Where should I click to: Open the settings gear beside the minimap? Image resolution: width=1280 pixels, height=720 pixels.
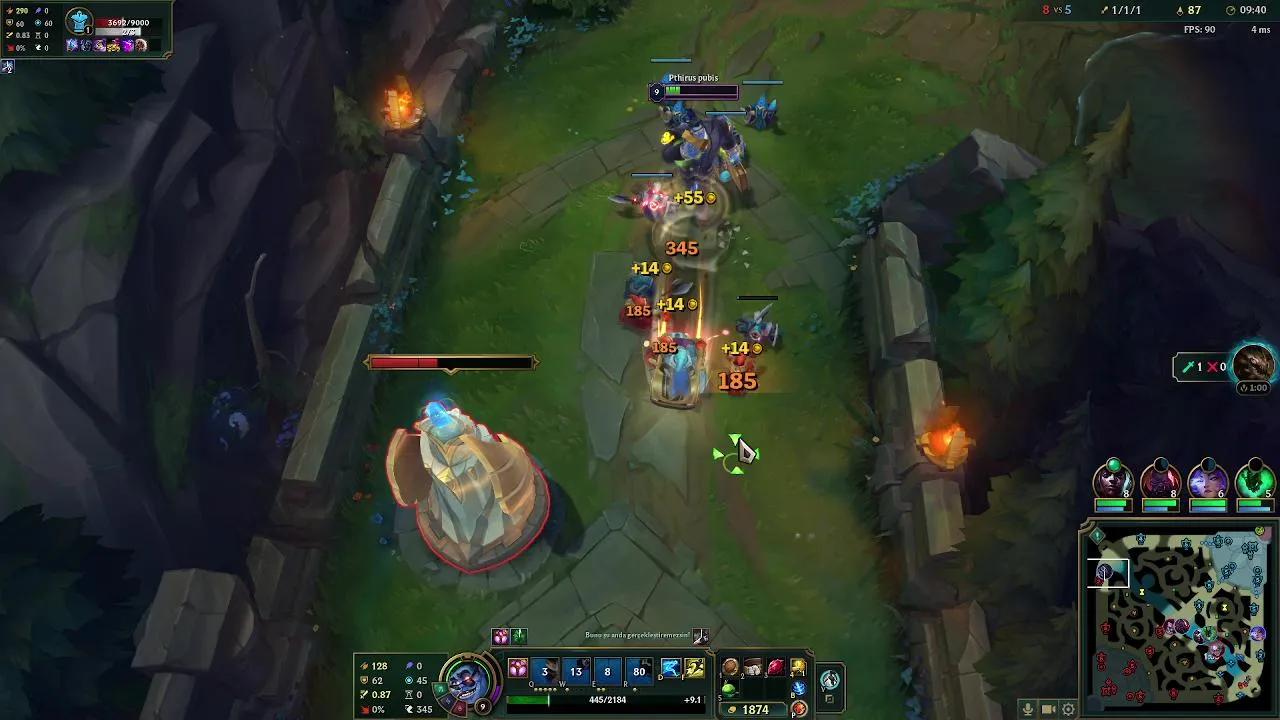[1070, 709]
